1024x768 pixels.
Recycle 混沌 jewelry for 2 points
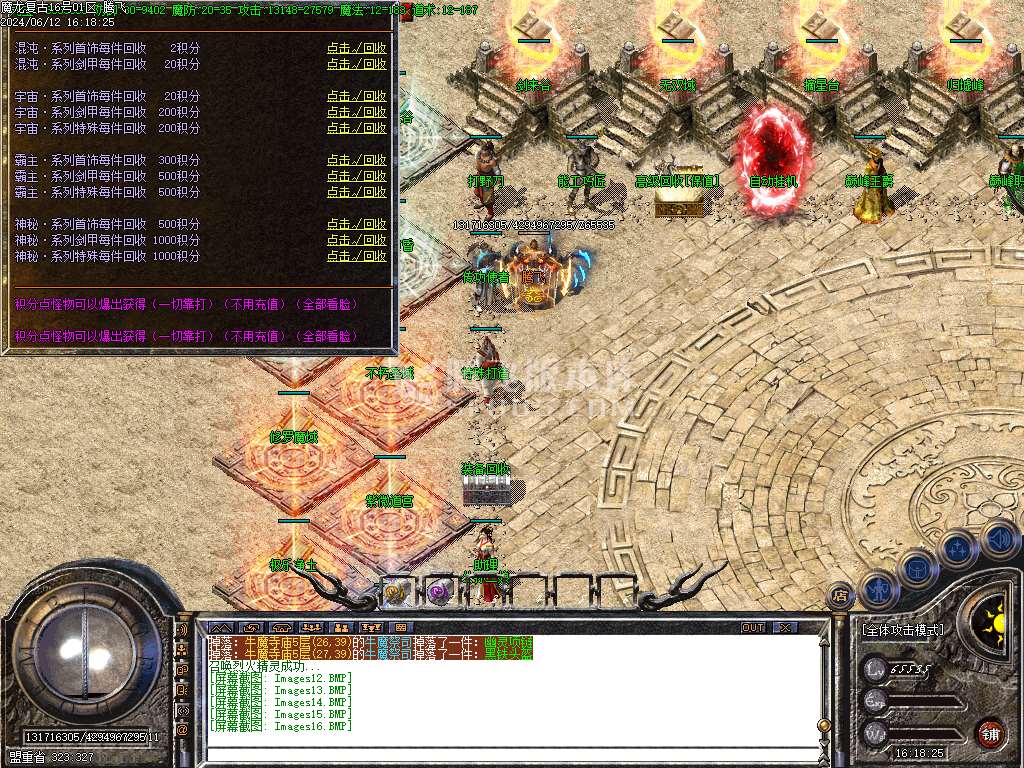pyautogui.click(x=356, y=48)
